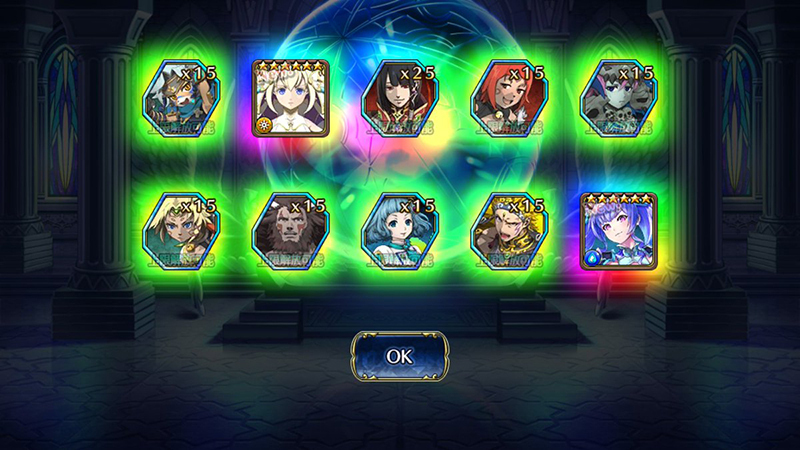Tap the black-haired character x25 tile

pos(399,98)
